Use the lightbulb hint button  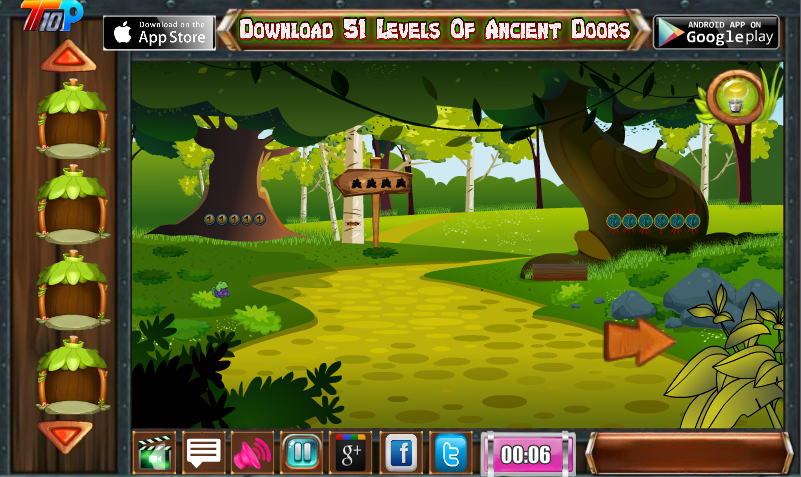pyautogui.click(x=737, y=97)
